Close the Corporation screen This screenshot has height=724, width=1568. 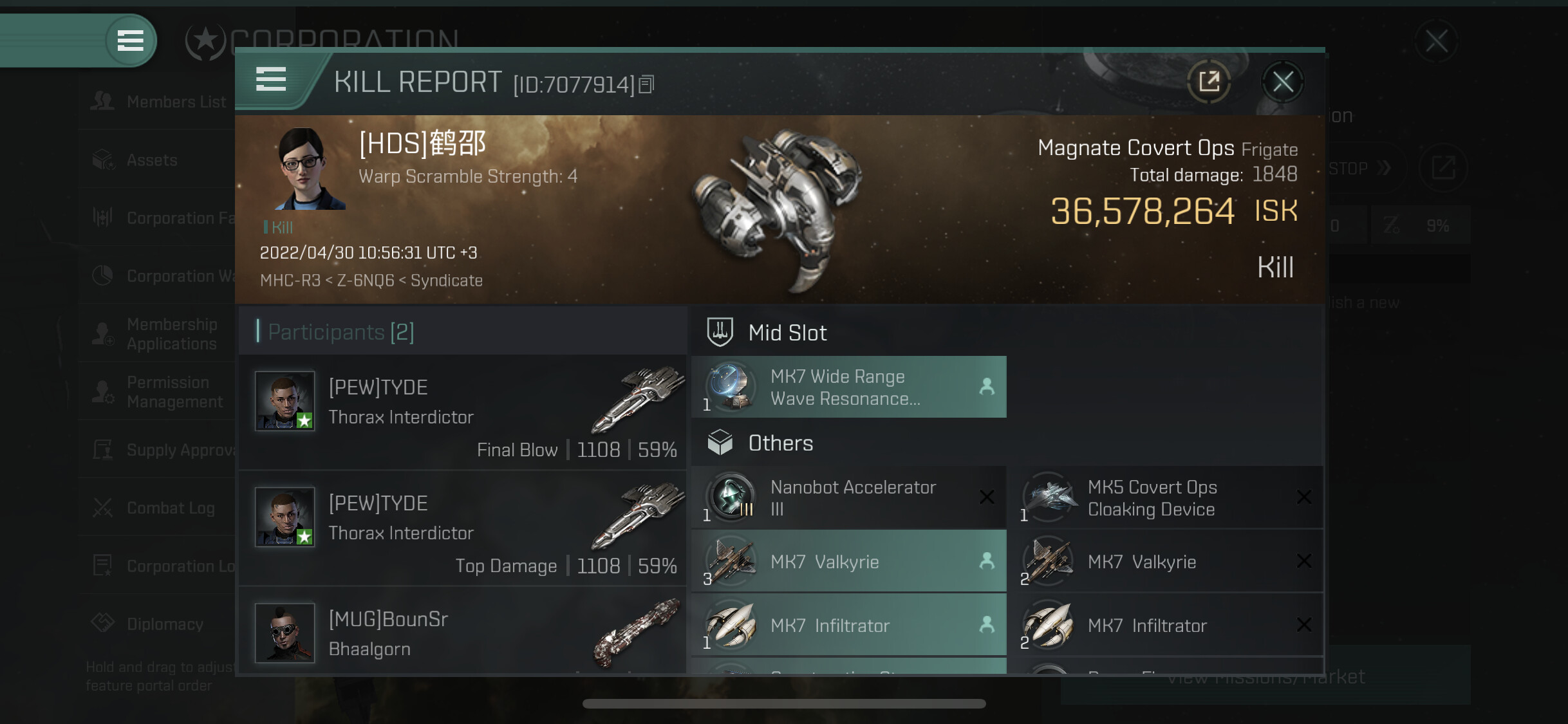(1436, 41)
